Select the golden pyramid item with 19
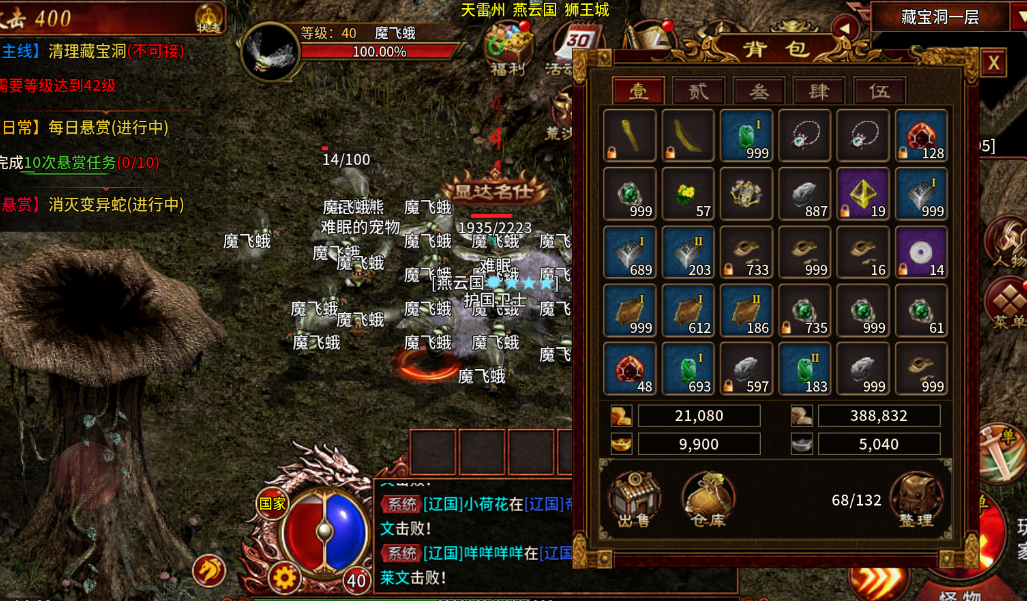 coord(863,192)
